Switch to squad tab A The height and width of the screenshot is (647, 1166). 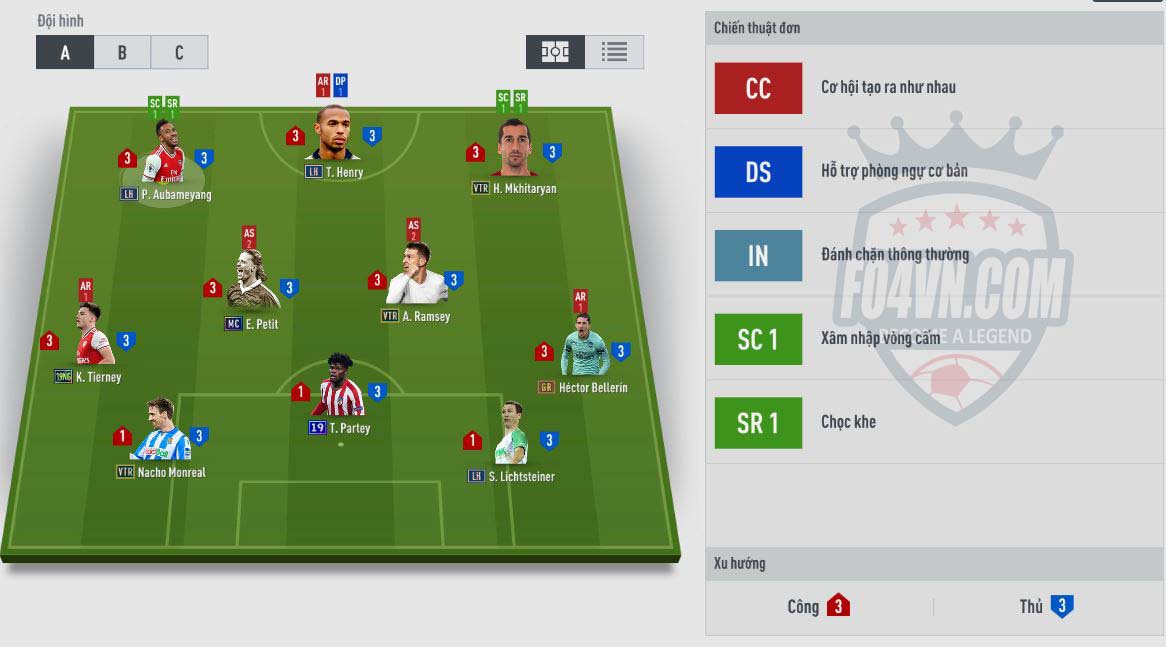tap(65, 53)
